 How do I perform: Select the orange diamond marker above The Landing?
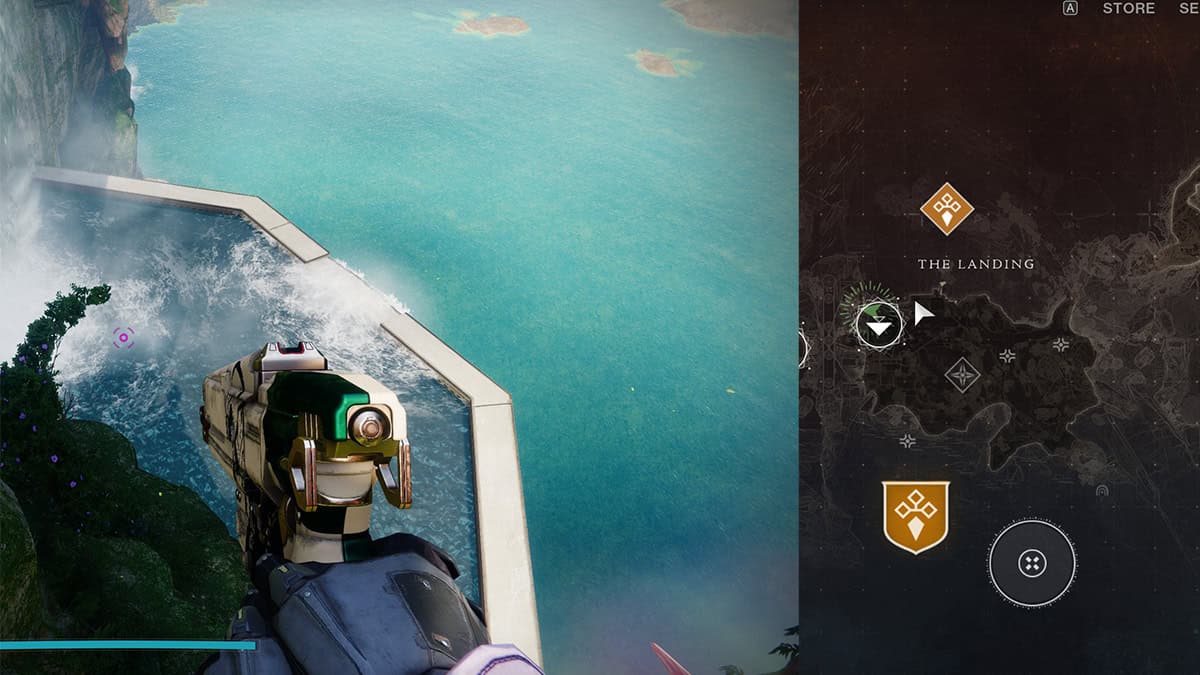(946, 208)
